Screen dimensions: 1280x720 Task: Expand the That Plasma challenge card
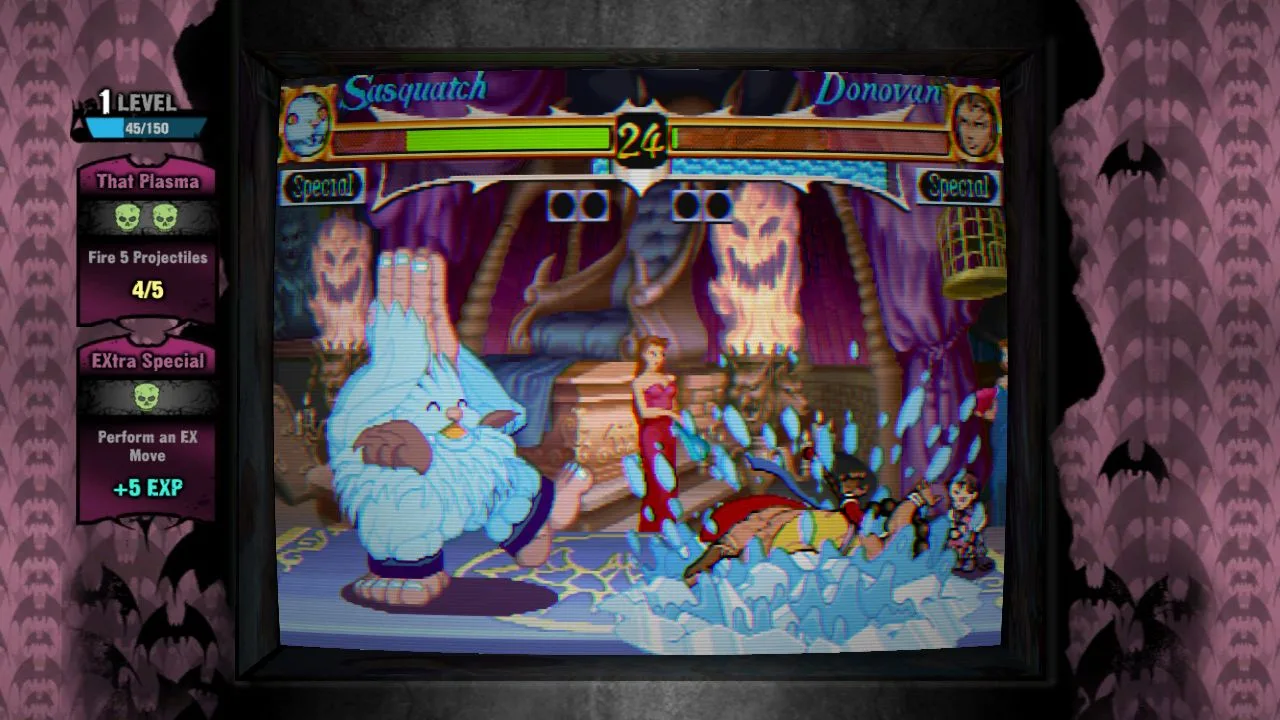pos(147,181)
